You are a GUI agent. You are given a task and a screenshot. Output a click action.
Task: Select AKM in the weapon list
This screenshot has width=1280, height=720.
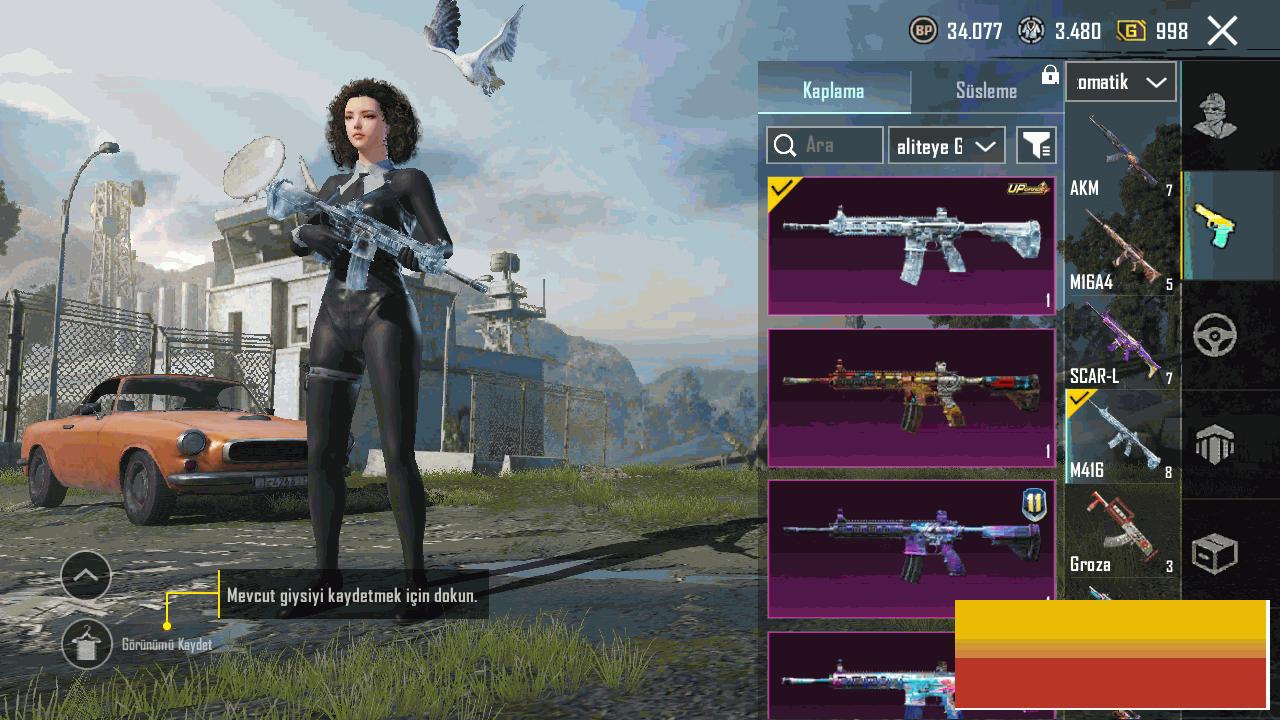coord(1122,157)
